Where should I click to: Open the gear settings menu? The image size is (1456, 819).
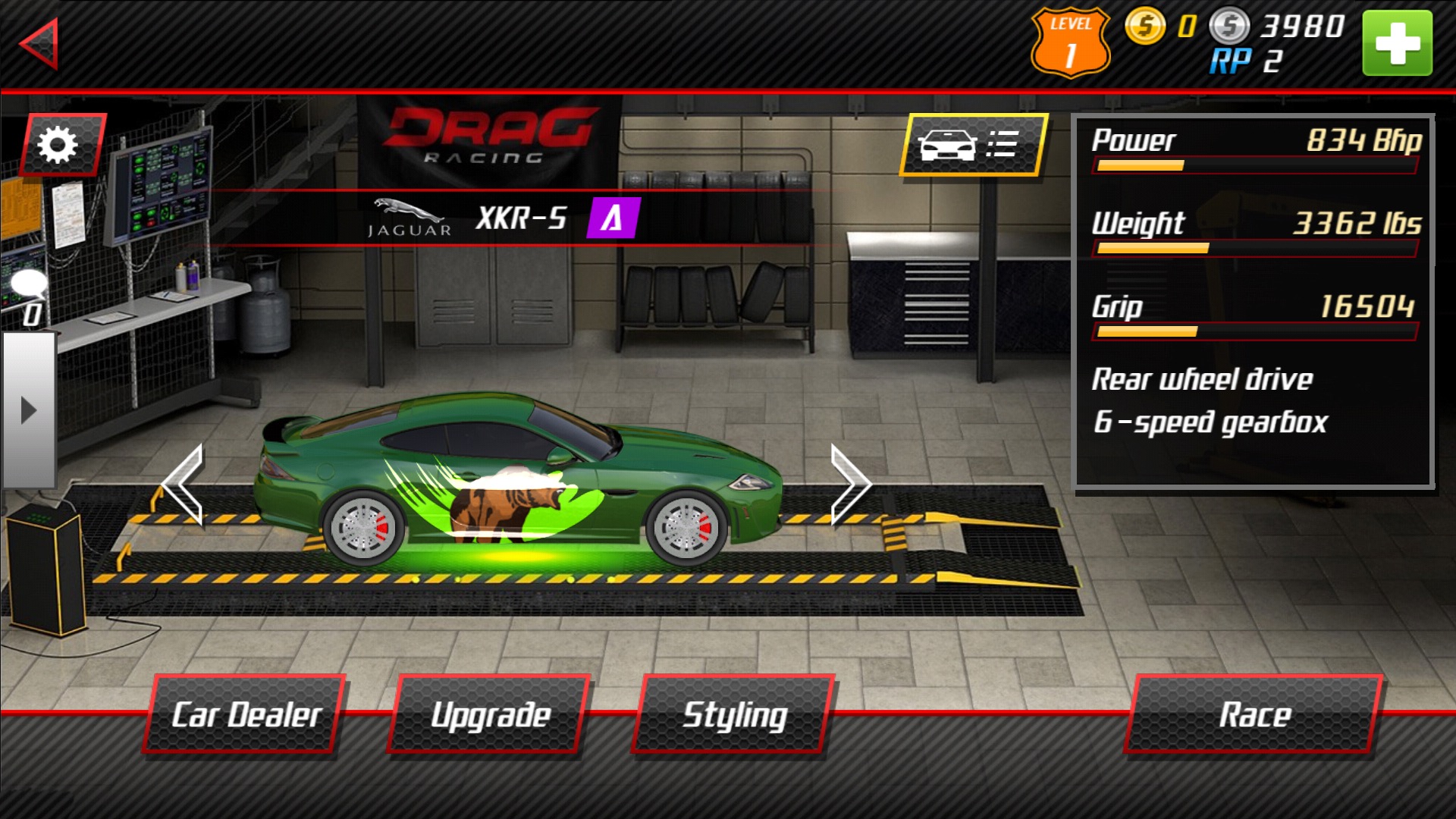coord(61,144)
